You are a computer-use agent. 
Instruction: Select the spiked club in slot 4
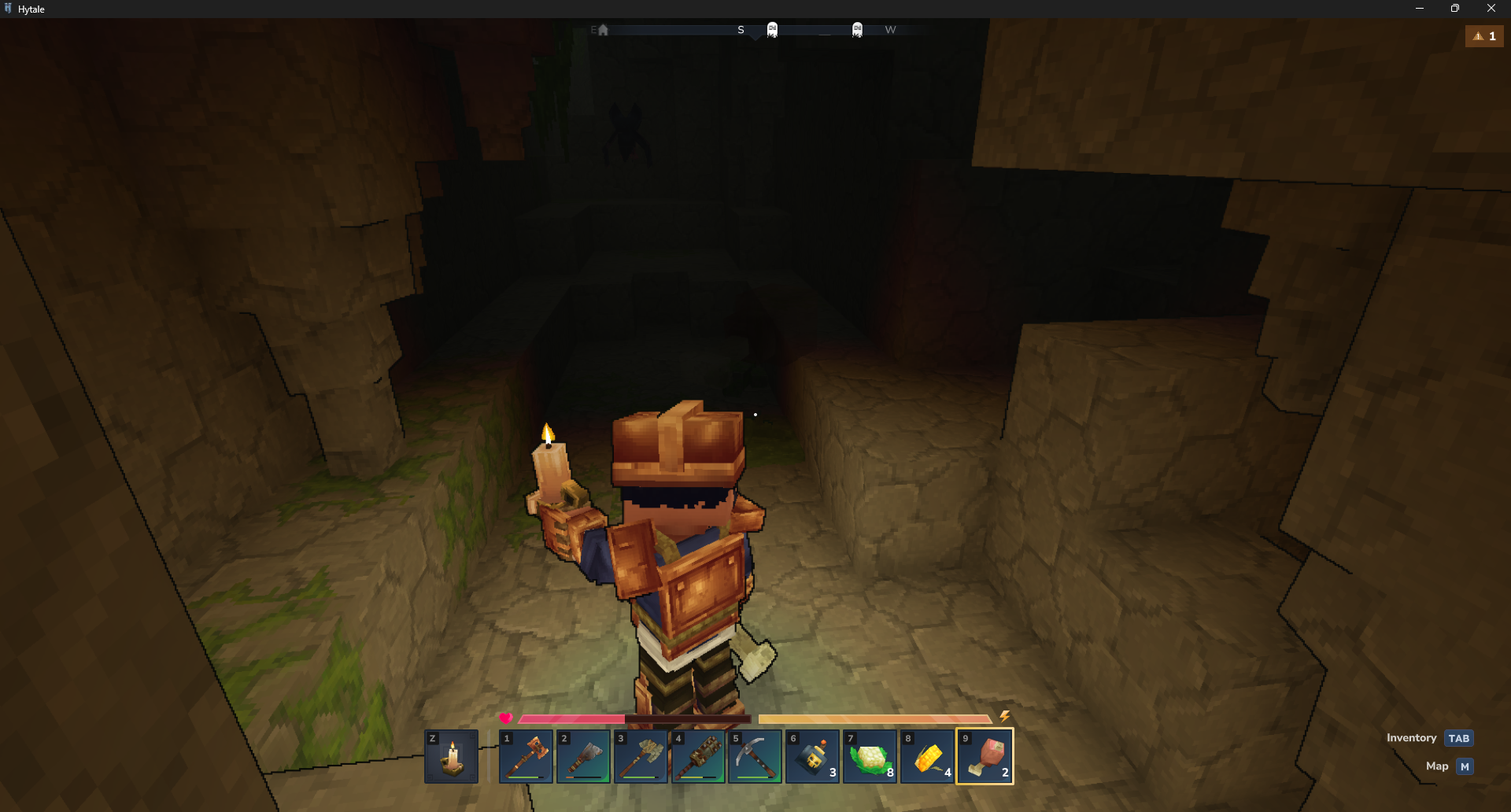point(698,757)
